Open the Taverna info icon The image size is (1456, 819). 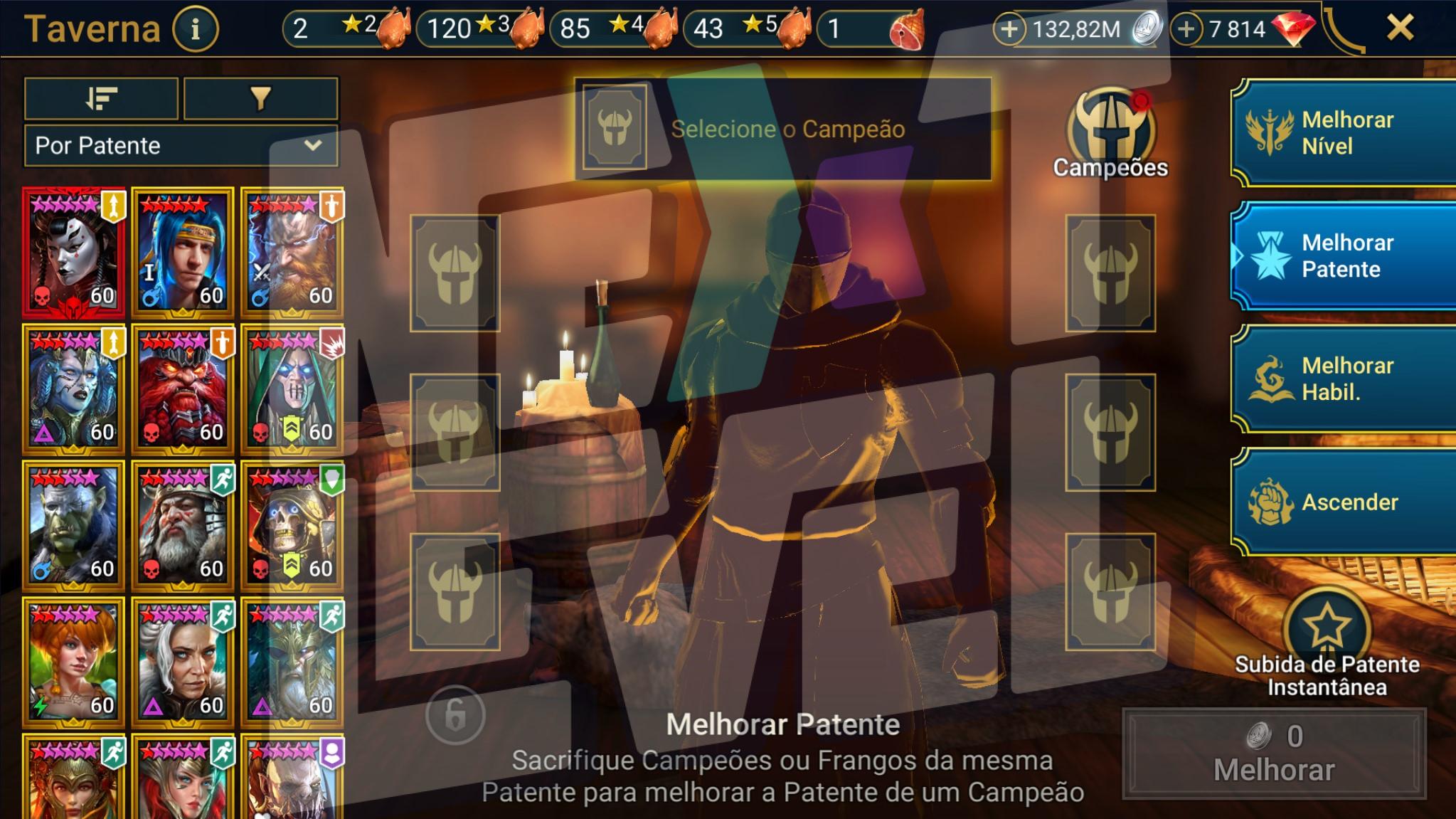(x=194, y=28)
